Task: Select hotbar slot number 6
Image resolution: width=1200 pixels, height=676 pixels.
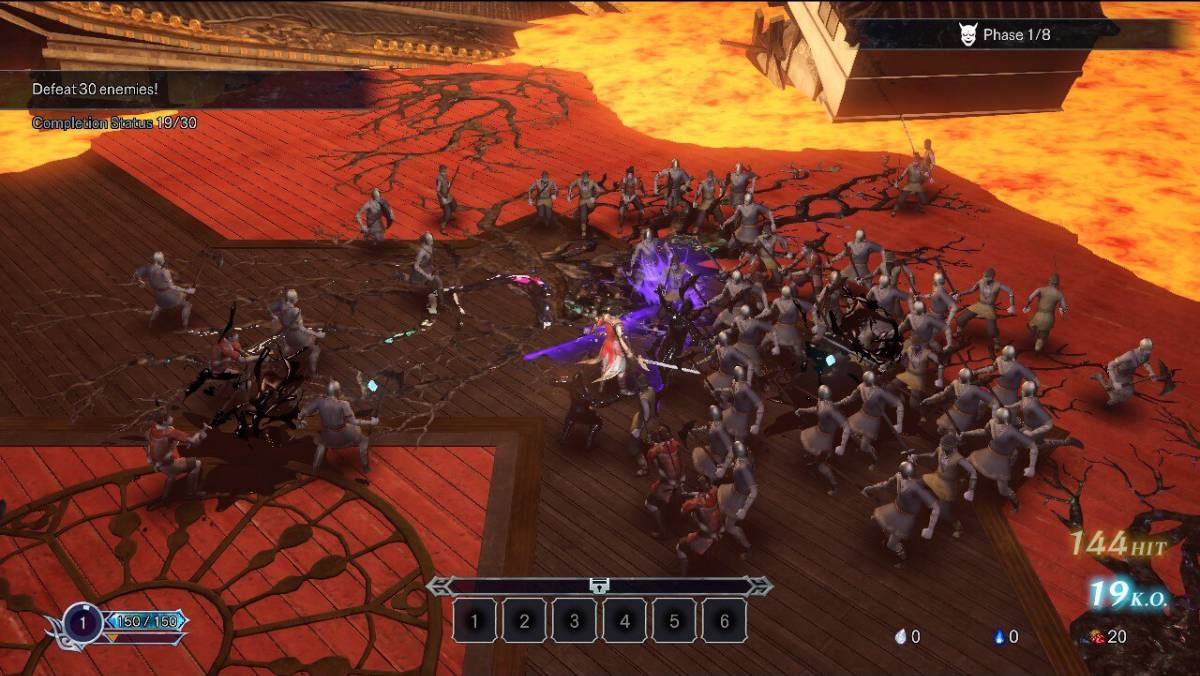Action: 724,621
